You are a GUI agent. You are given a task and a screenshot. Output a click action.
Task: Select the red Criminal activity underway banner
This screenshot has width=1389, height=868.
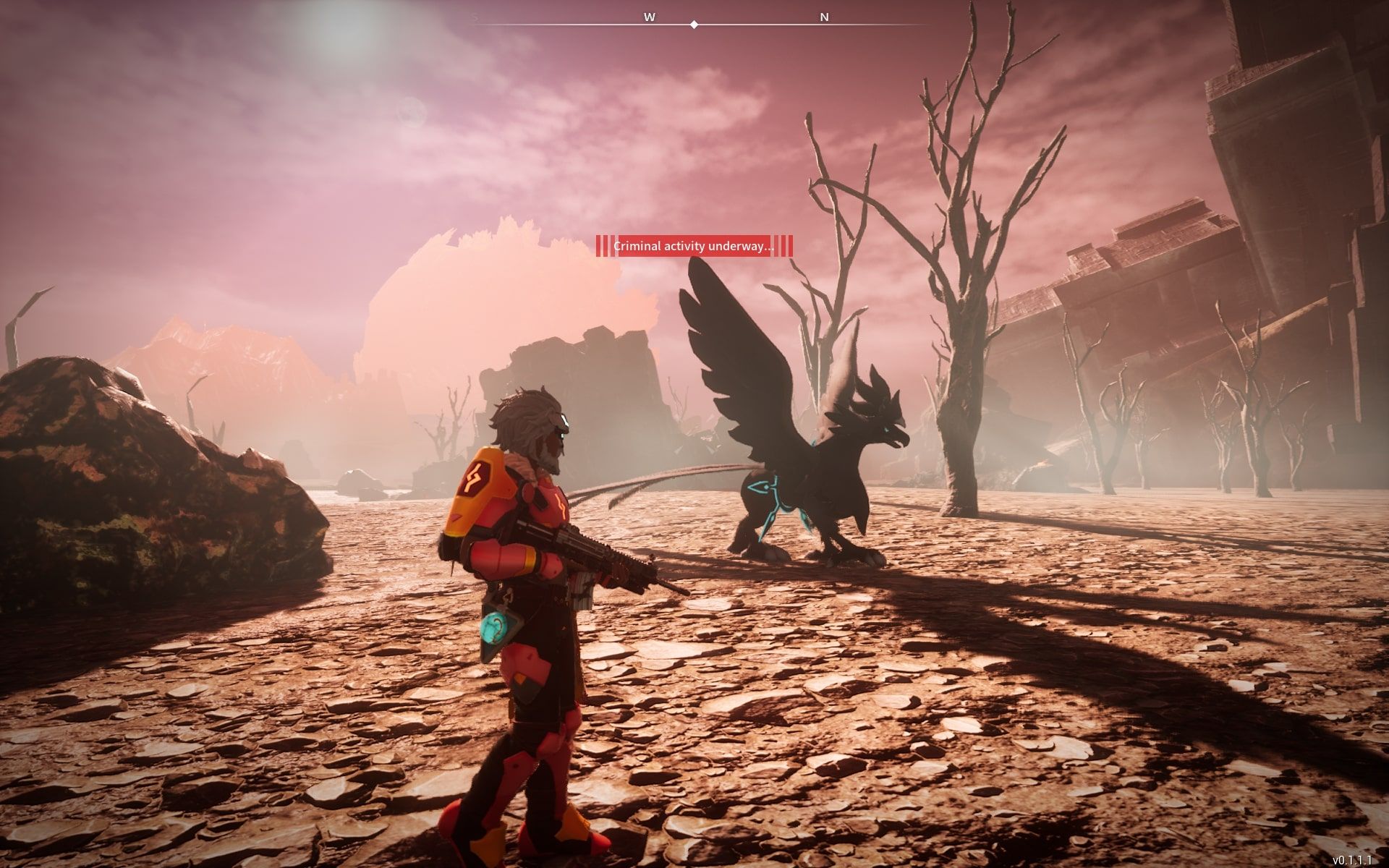[x=694, y=247]
